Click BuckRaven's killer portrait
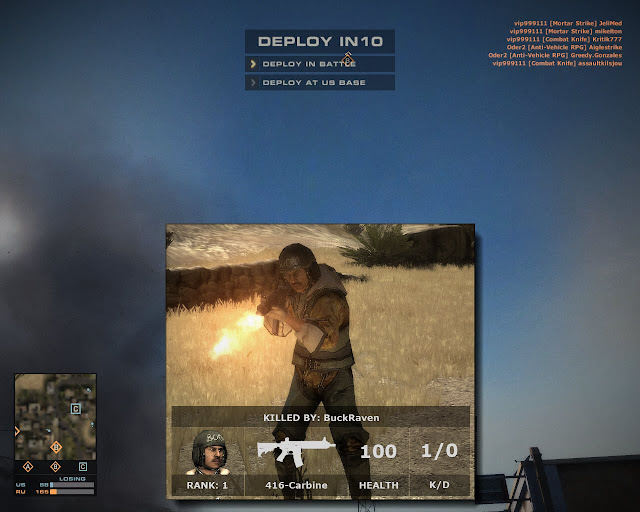This screenshot has width=640, height=512. coord(208,452)
